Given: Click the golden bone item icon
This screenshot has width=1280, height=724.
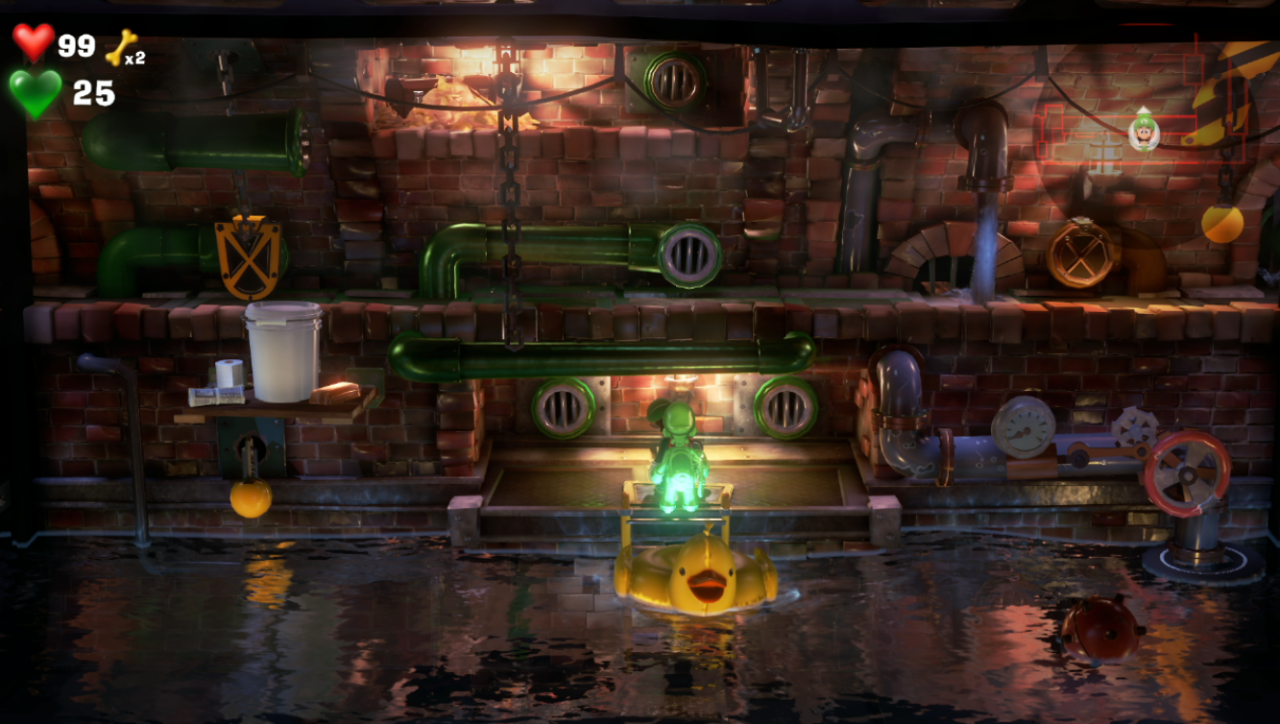Looking at the screenshot, I should click(122, 46).
